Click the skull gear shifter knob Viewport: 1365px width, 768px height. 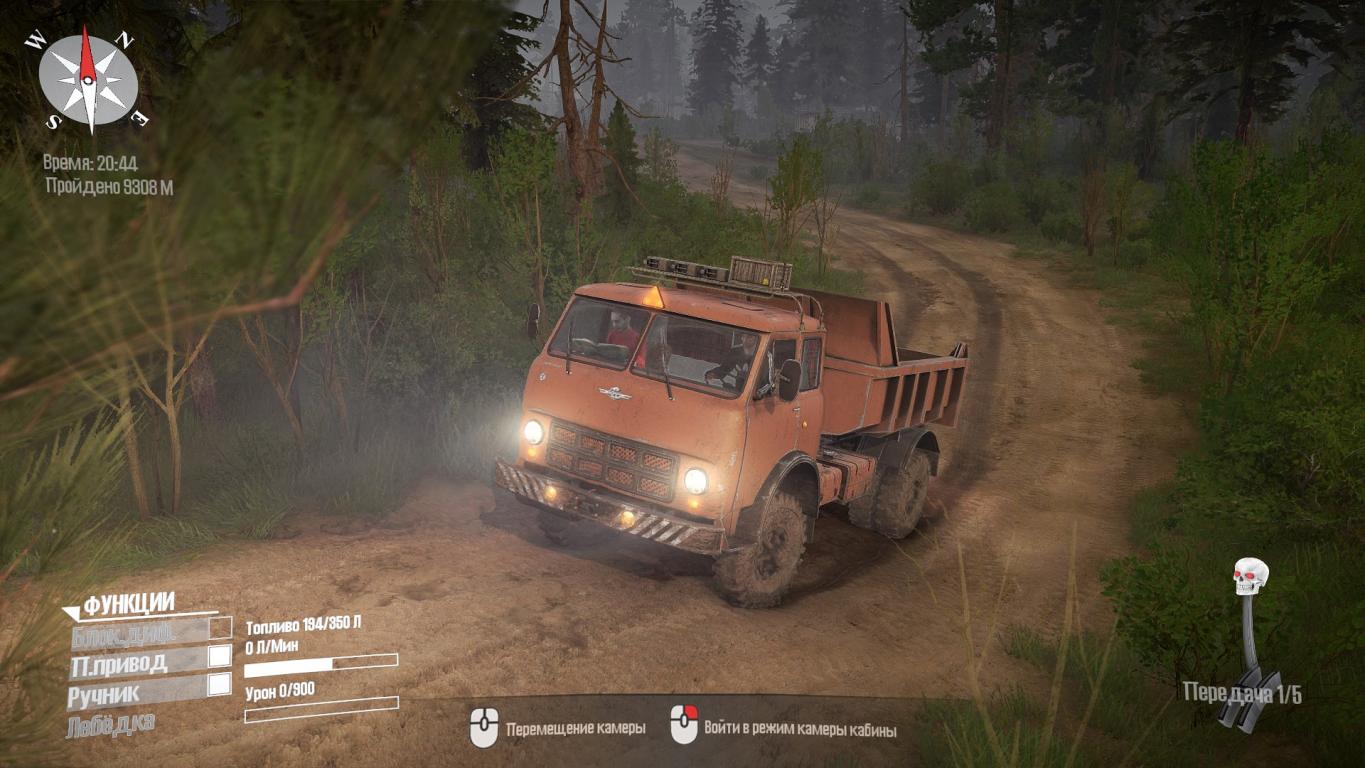(1250, 576)
